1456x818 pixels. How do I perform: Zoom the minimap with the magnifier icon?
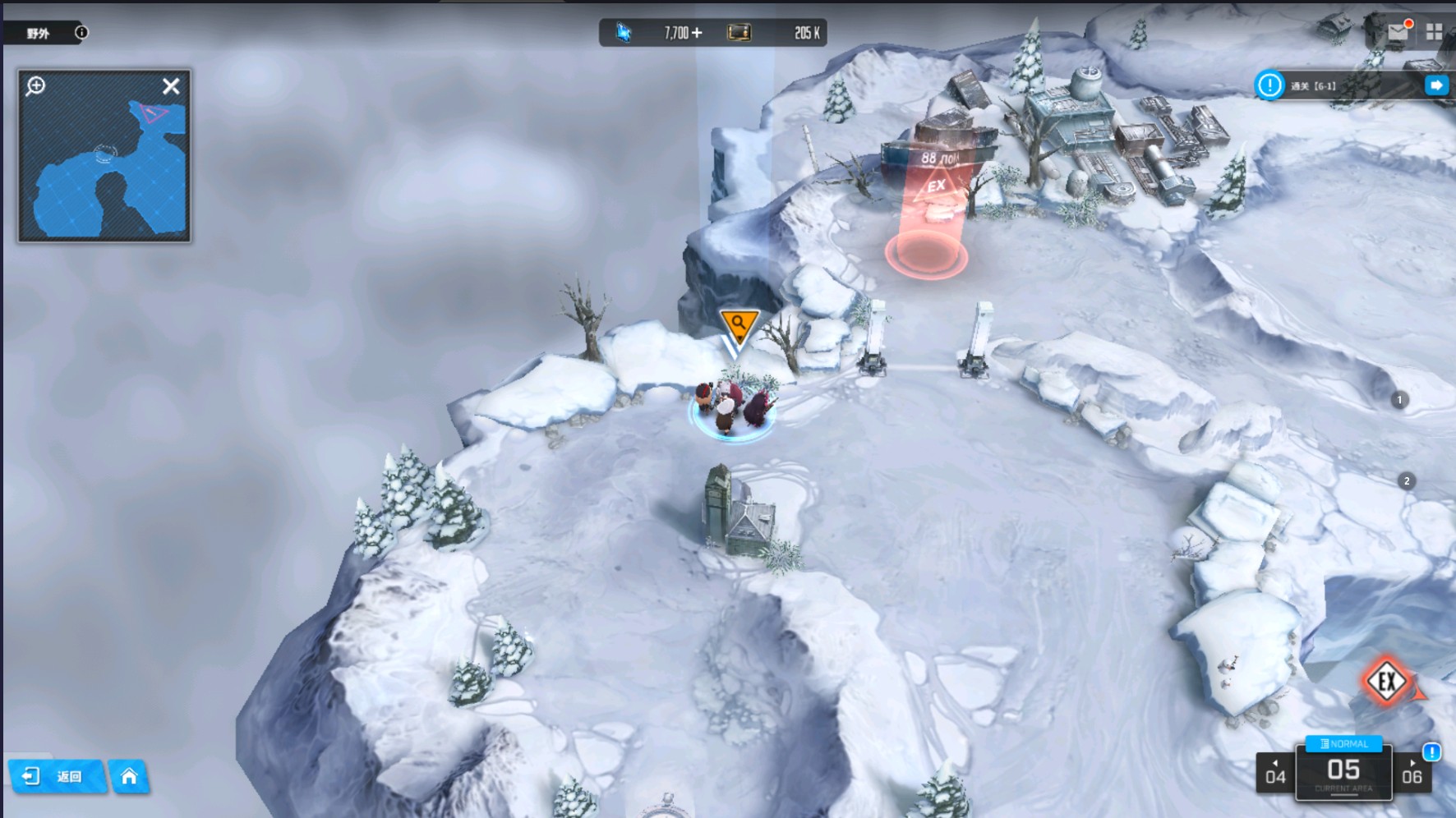tap(35, 86)
